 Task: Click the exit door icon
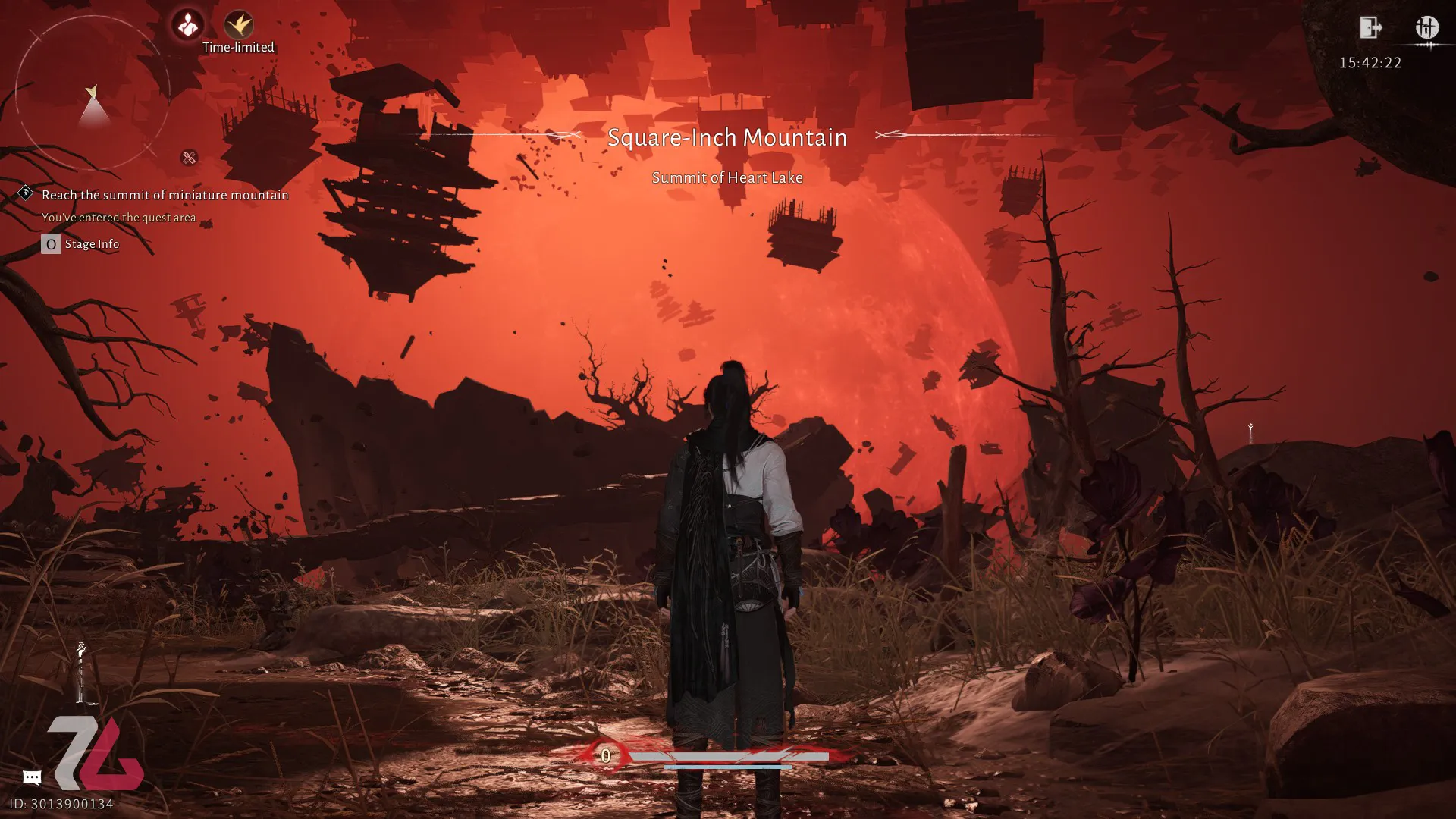[x=1370, y=28]
